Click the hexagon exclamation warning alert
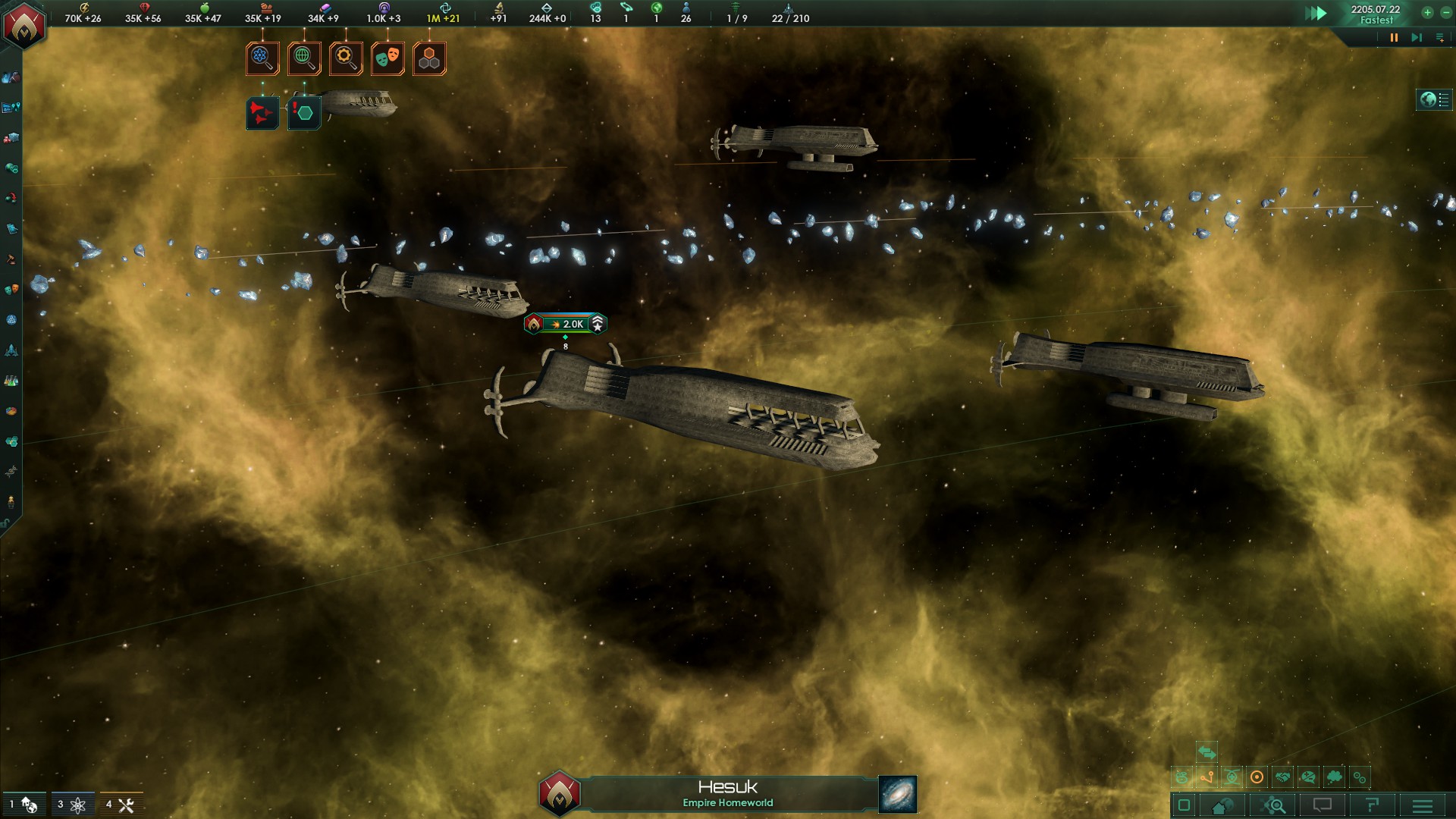This screenshot has width=1456, height=819. (304, 114)
